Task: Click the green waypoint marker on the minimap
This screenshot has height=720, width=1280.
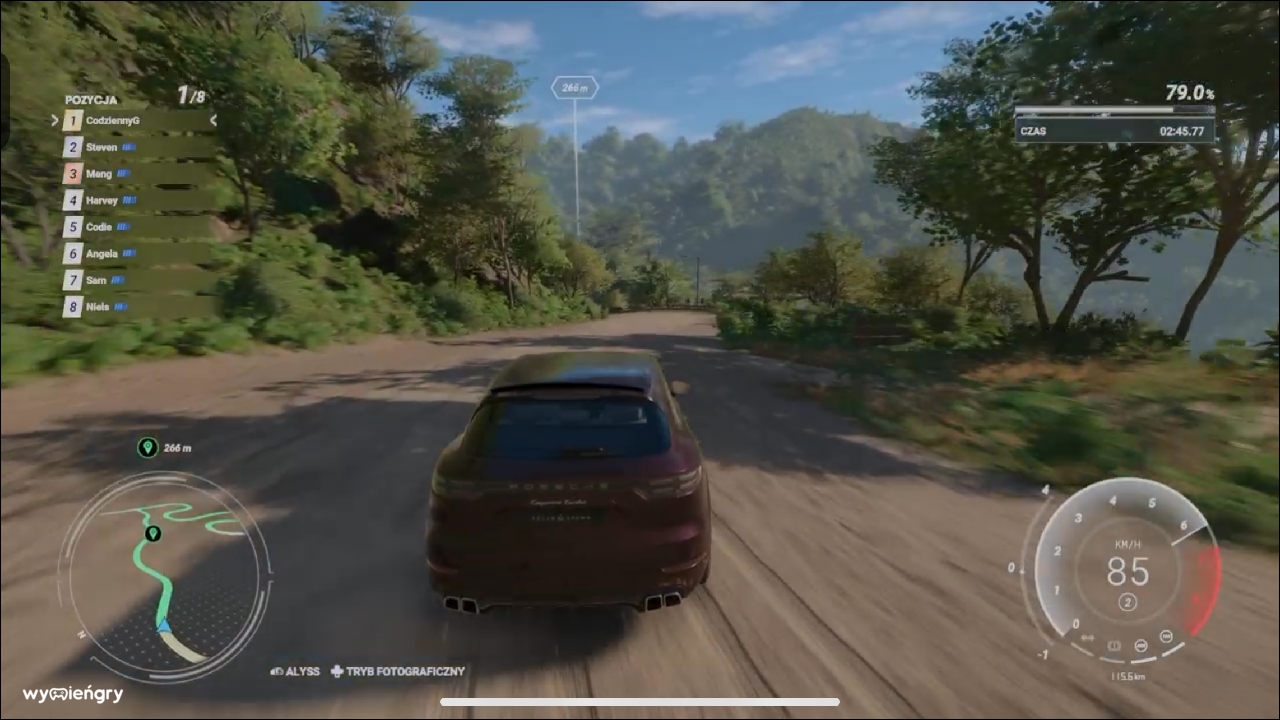Action: coord(152,534)
